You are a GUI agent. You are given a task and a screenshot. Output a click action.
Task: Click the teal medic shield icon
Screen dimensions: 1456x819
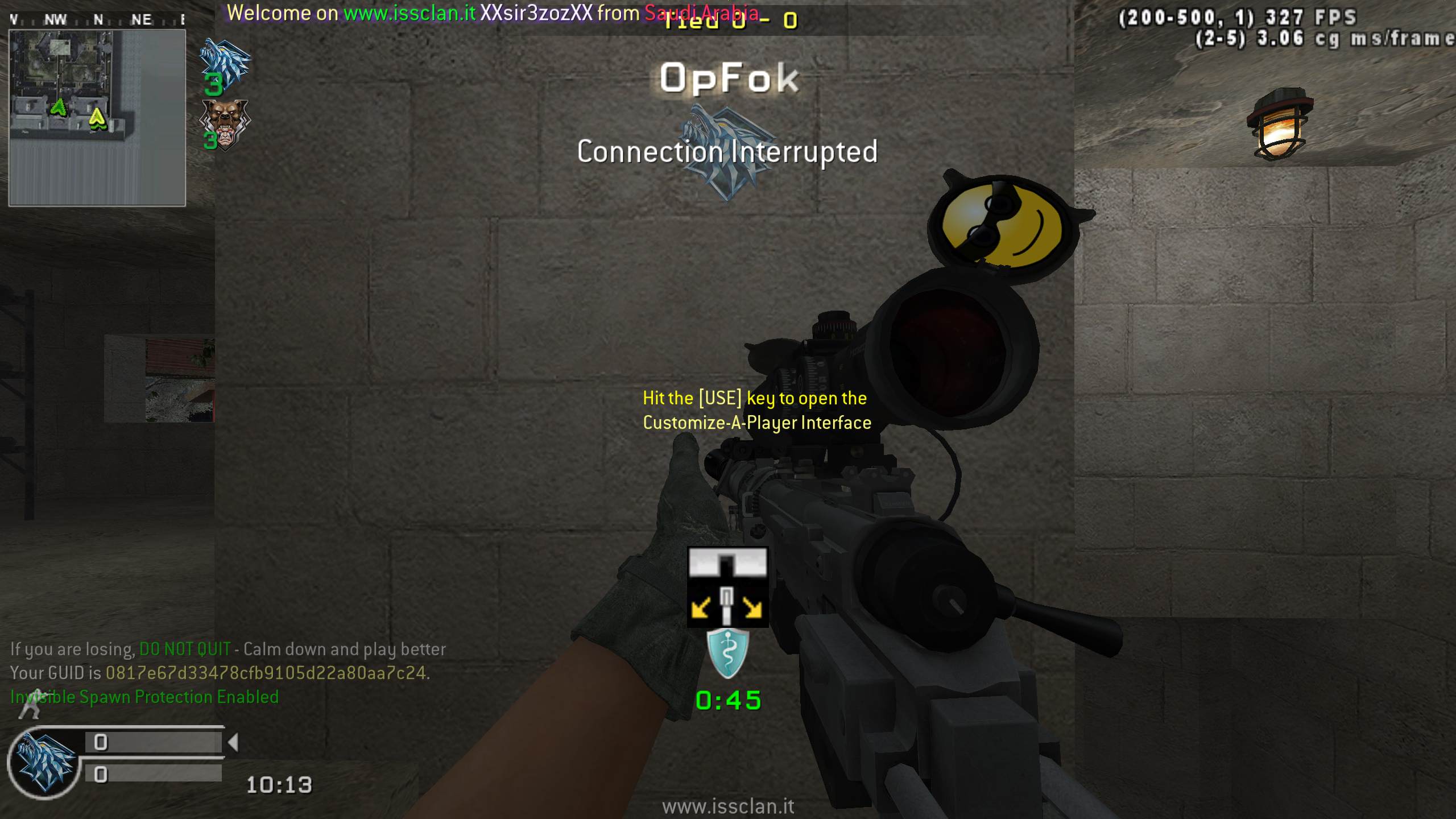pos(727,653)
